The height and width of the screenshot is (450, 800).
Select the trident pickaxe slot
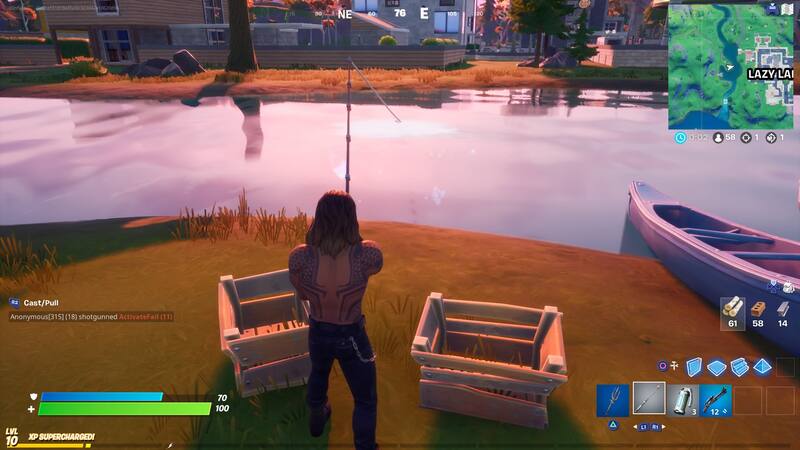tap(612, 400)
